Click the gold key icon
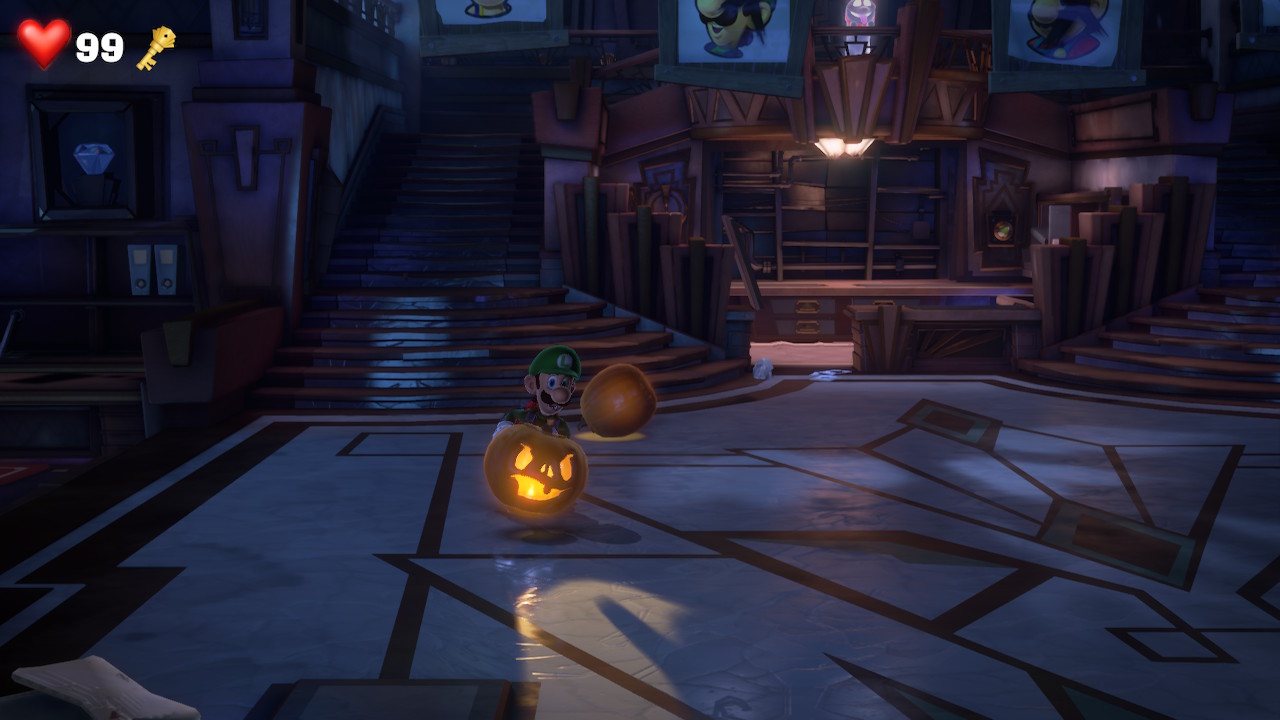This screenshot has width=1280, height=720. click(x=156, y=47)
